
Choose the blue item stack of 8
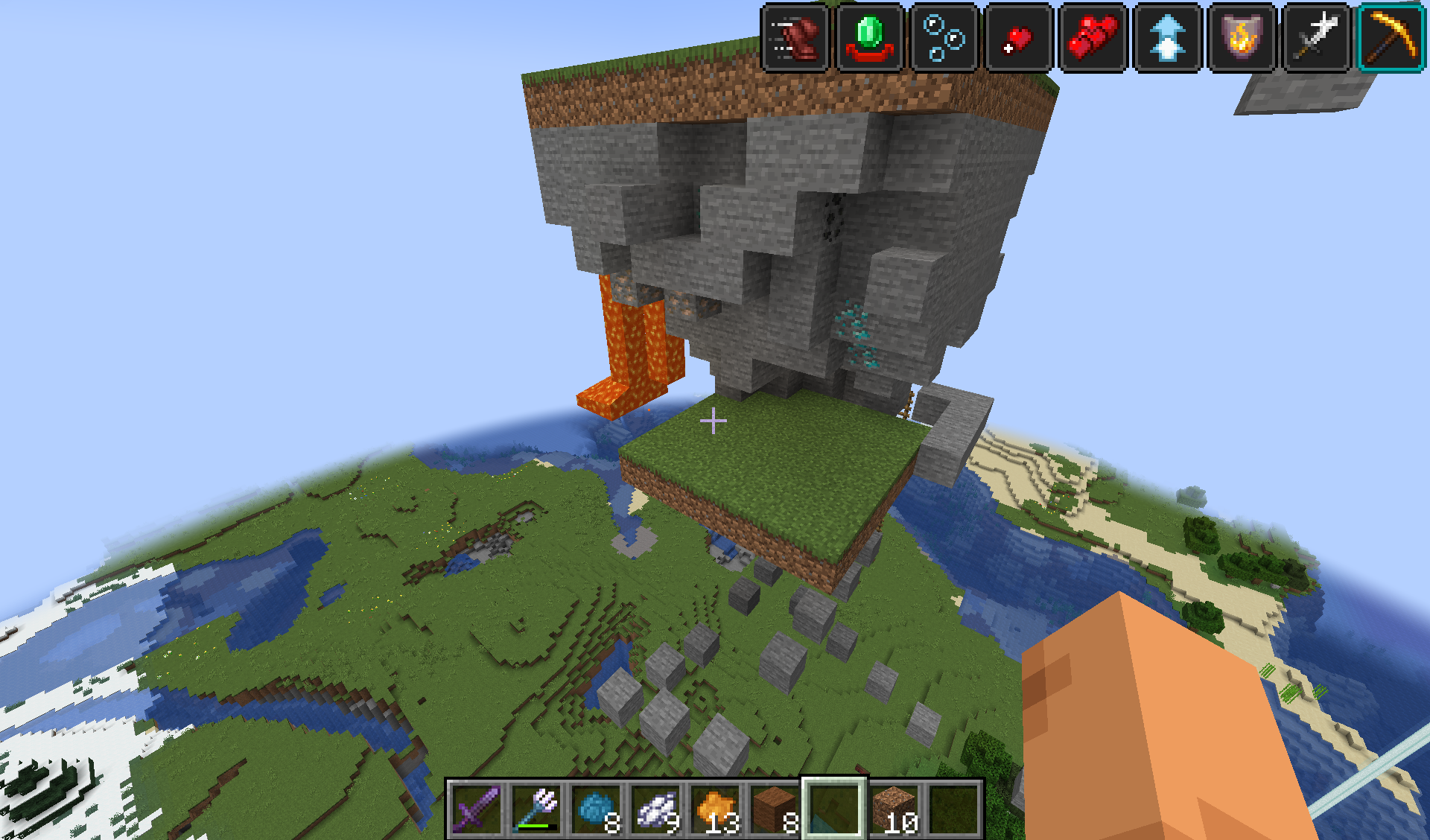pos(596,809)
